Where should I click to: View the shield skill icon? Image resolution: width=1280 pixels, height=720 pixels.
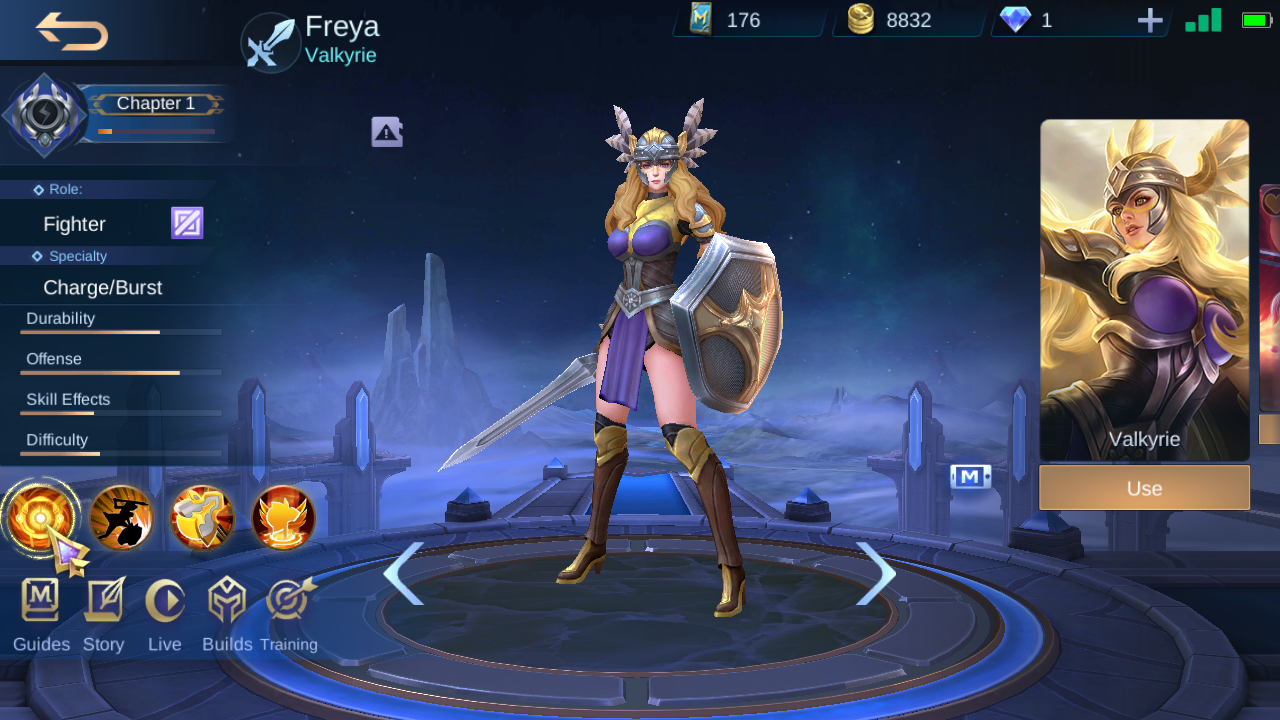tap(201, 518)
